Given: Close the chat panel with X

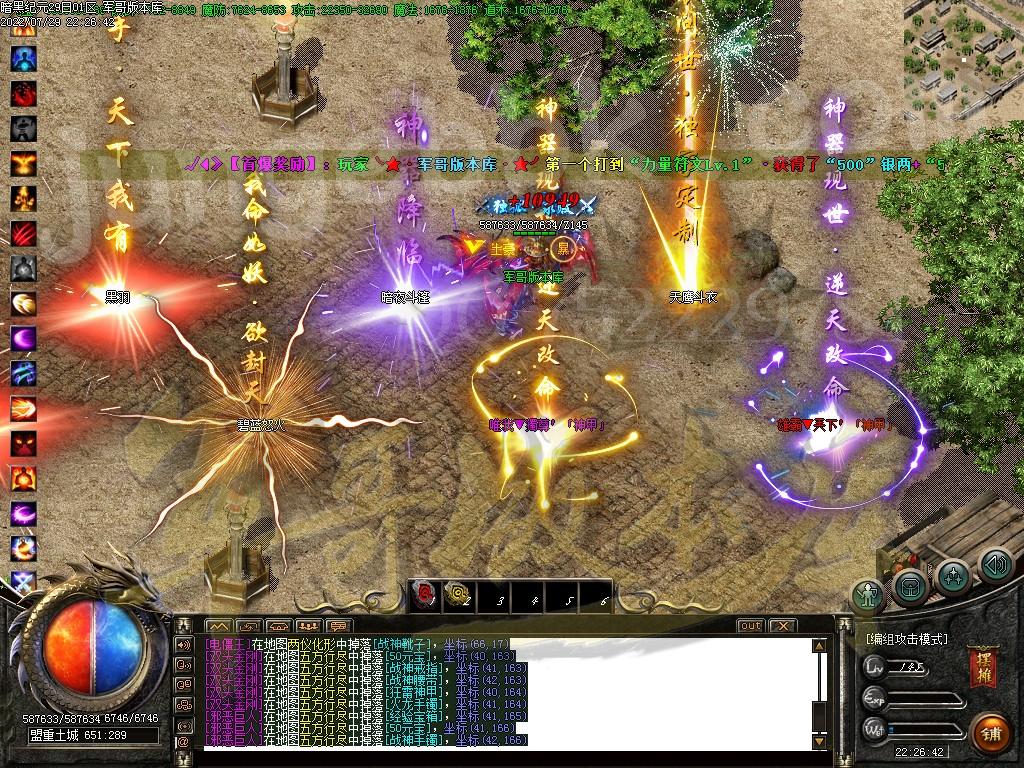Looking at the screenshot, I should [782, 625].
